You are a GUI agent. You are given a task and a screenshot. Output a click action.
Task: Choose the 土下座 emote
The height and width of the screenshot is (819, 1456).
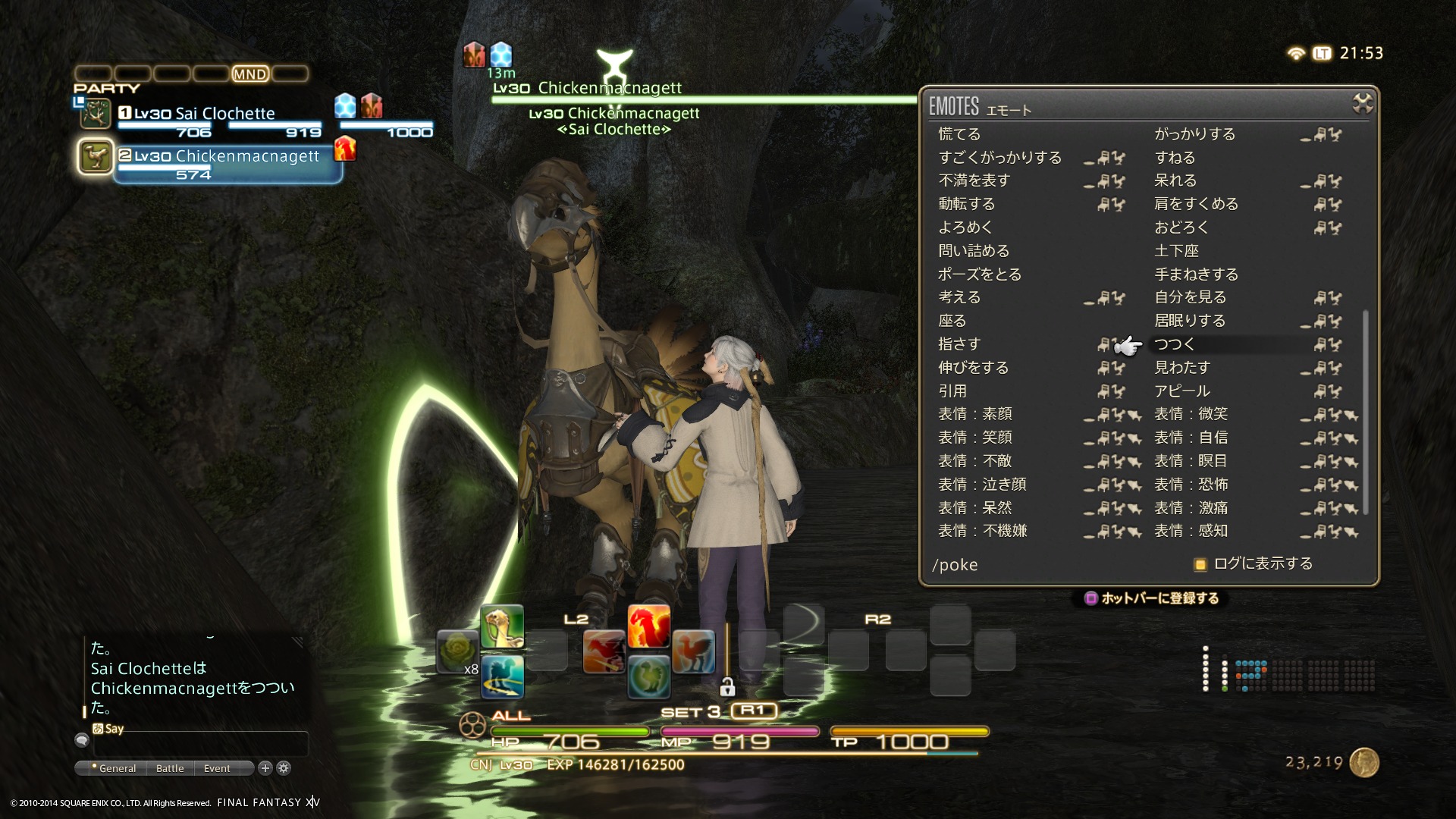[1176, 251]
